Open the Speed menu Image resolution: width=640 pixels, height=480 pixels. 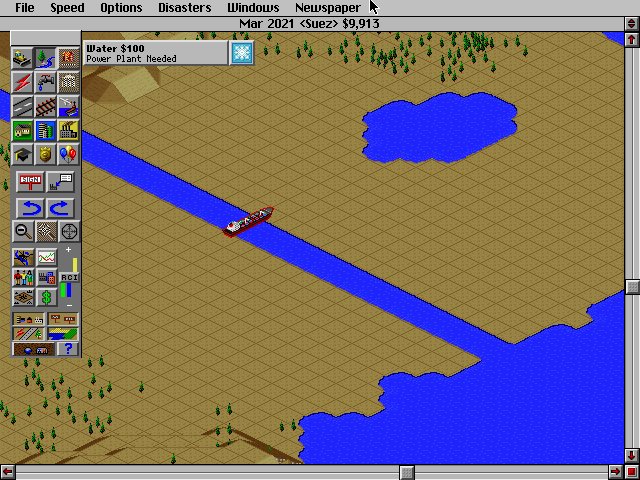(x=67, y=8)
